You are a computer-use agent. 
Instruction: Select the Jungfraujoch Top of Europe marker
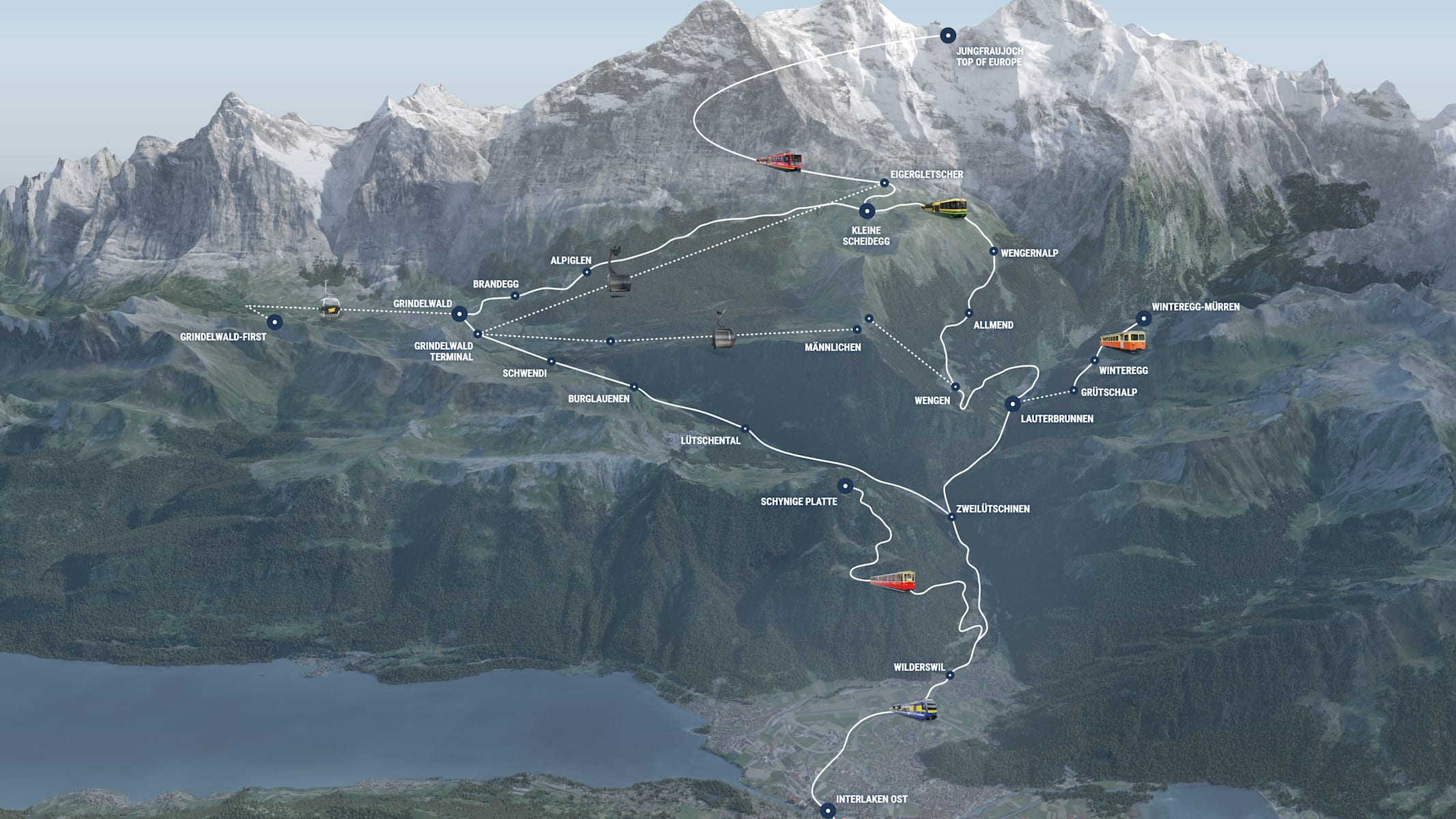coord(947,36)
